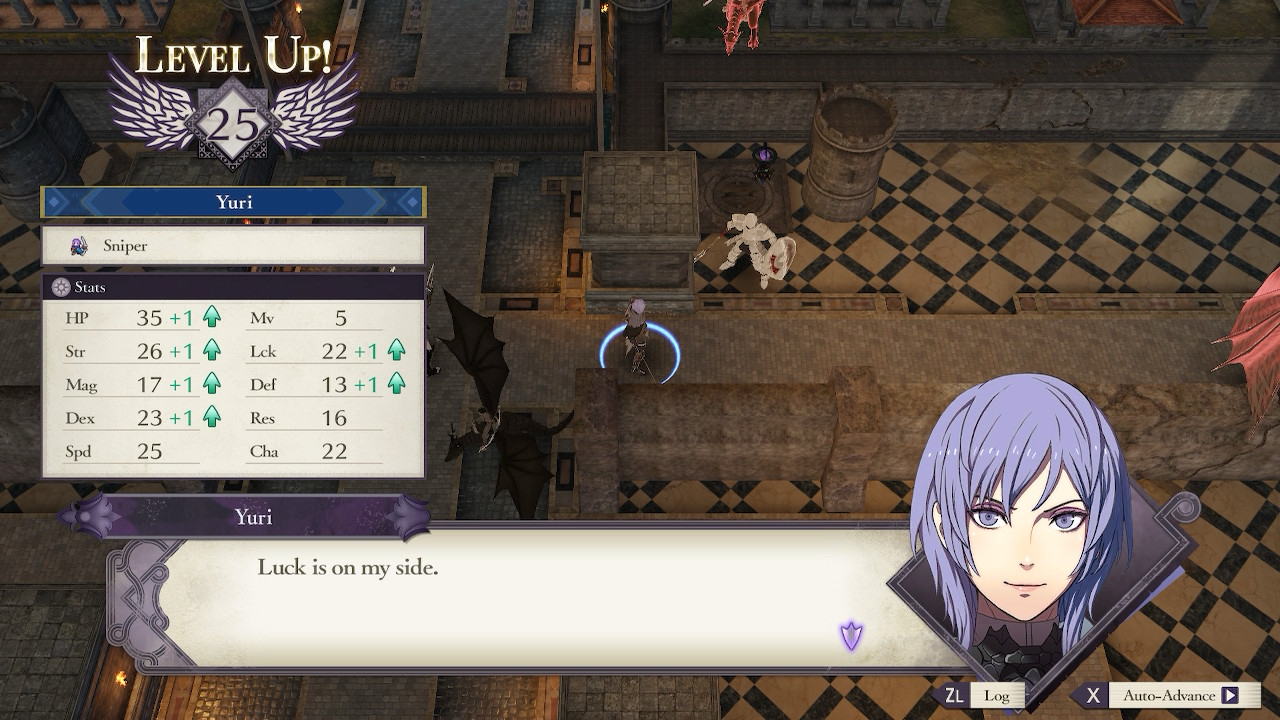The image size is (1280, 720).
Task: Click the purple dialogue continue arrow
Action: pos(851,635)
